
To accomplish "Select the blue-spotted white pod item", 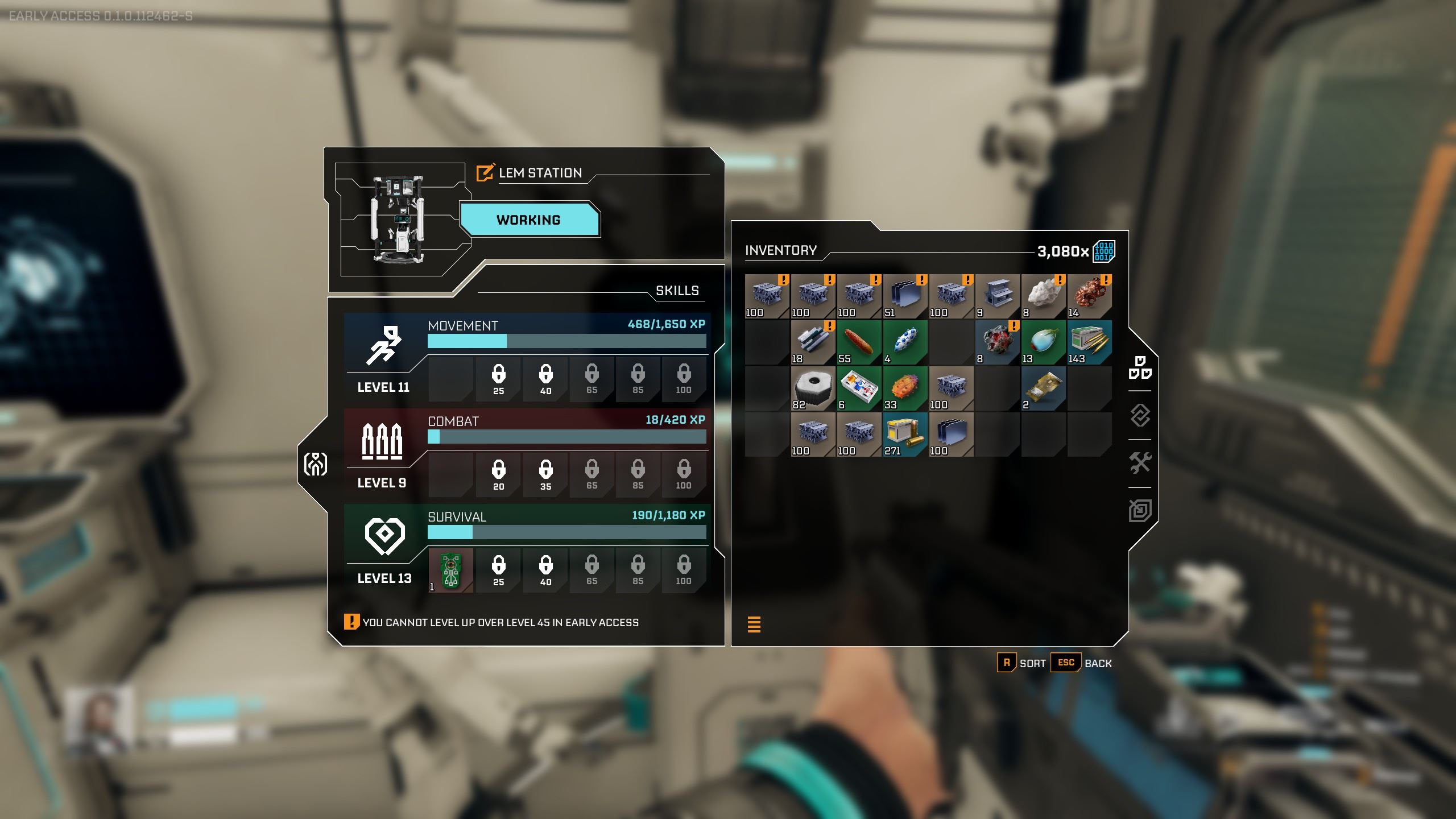I will coord(905,342).
